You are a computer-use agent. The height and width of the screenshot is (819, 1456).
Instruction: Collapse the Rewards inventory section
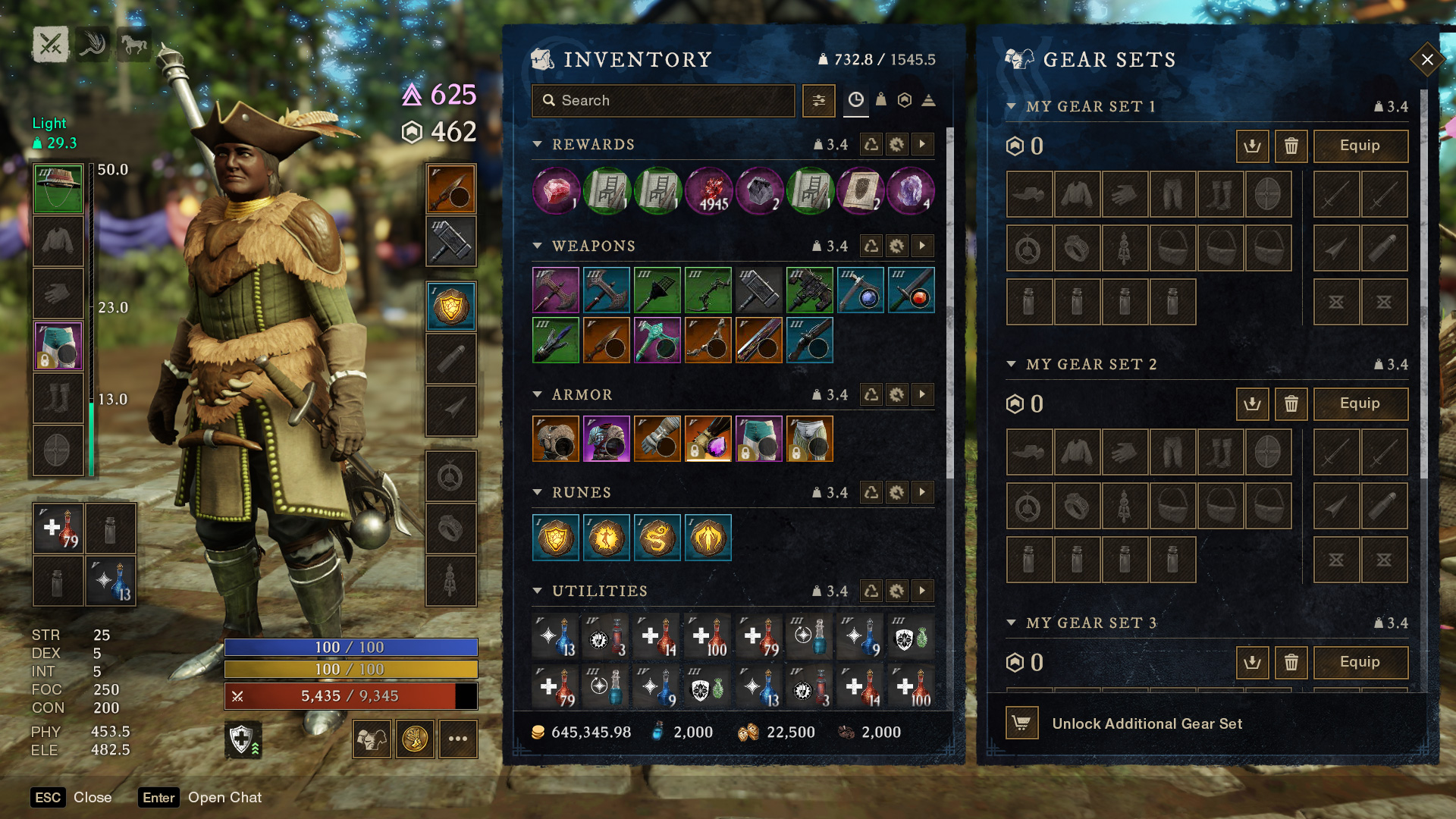pyautogui.click(x=538, y=144)
